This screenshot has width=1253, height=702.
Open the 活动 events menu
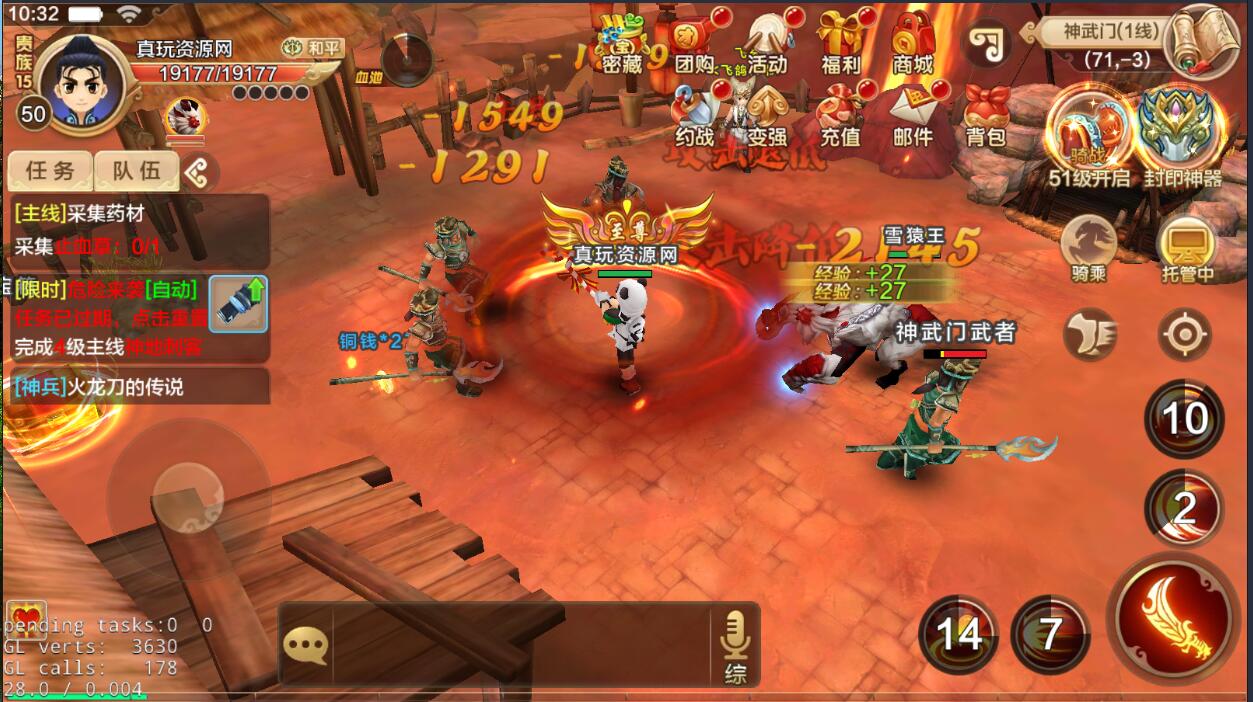767,46
